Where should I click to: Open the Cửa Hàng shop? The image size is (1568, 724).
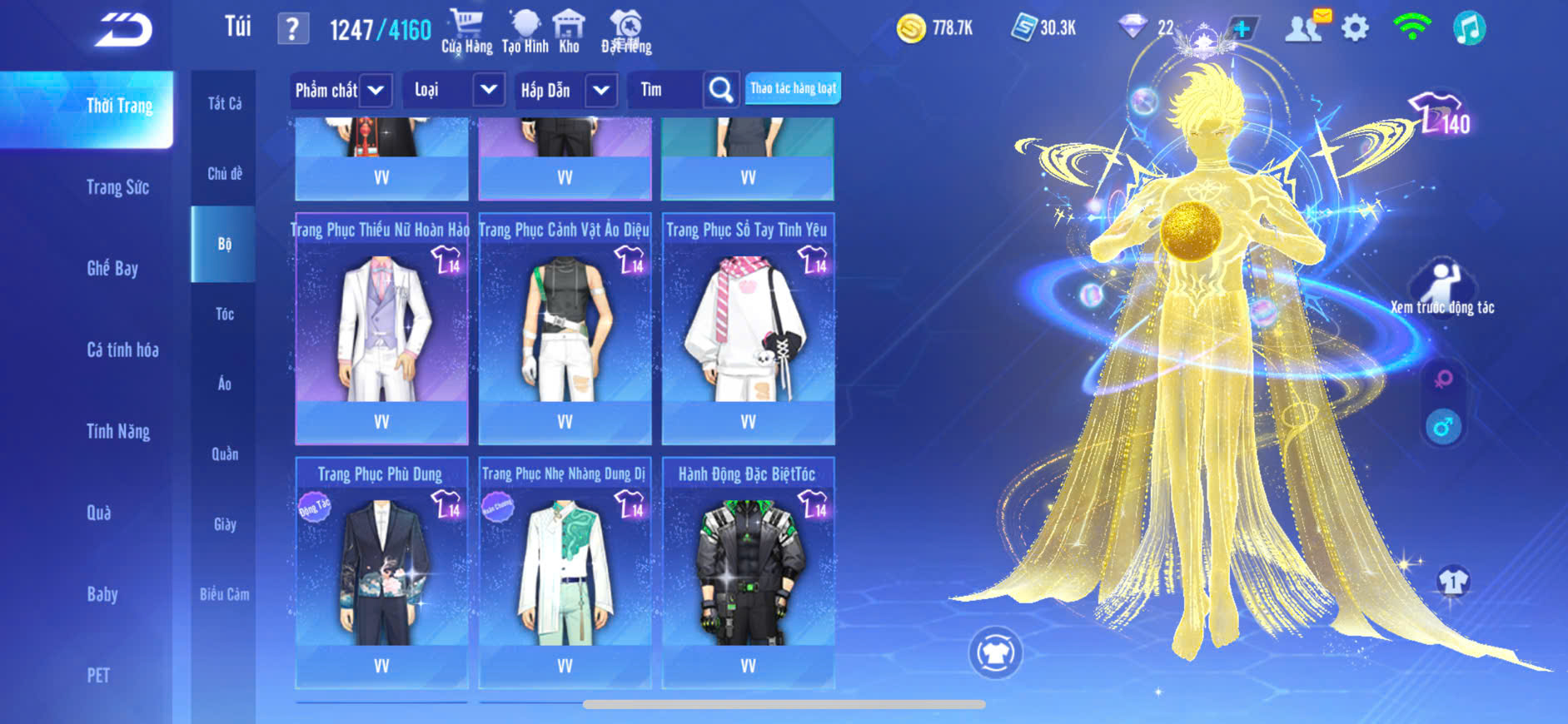click(x=466, y=32)
